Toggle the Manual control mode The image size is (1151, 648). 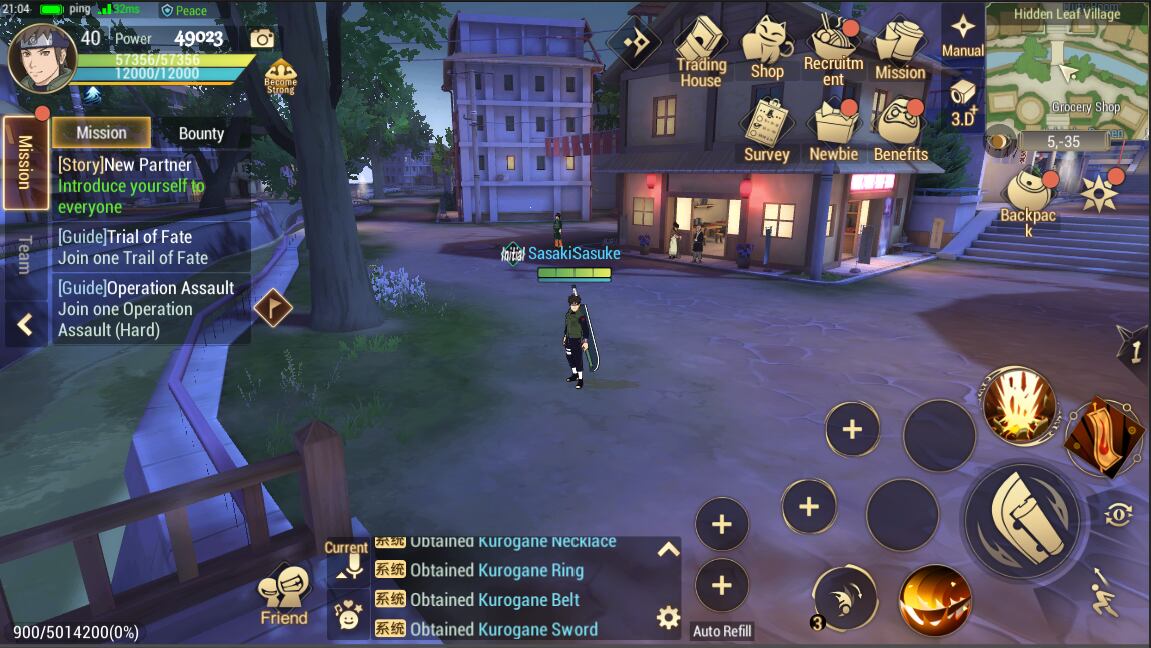[x=963, y=35]
